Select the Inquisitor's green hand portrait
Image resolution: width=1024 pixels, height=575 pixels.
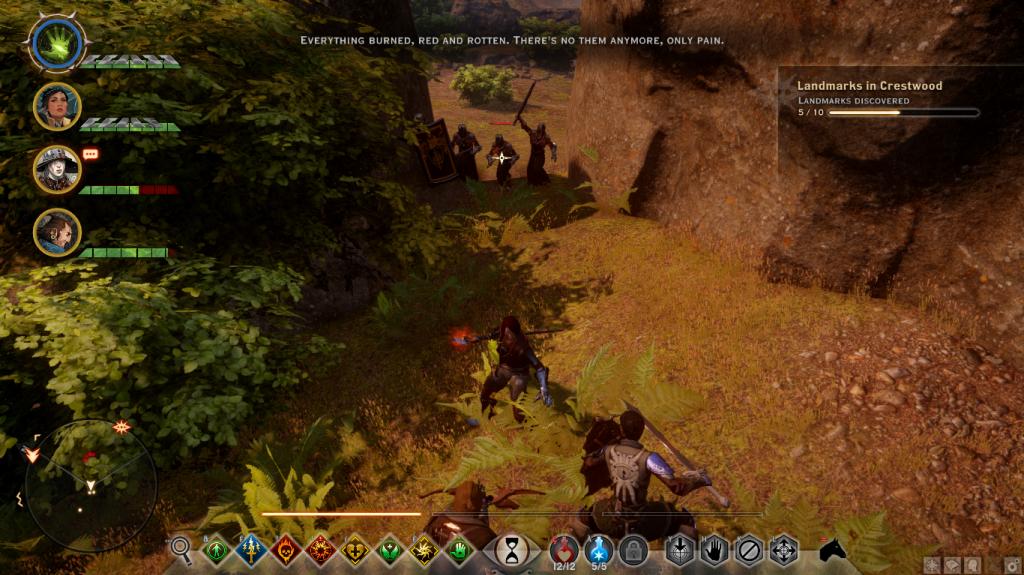55,44
